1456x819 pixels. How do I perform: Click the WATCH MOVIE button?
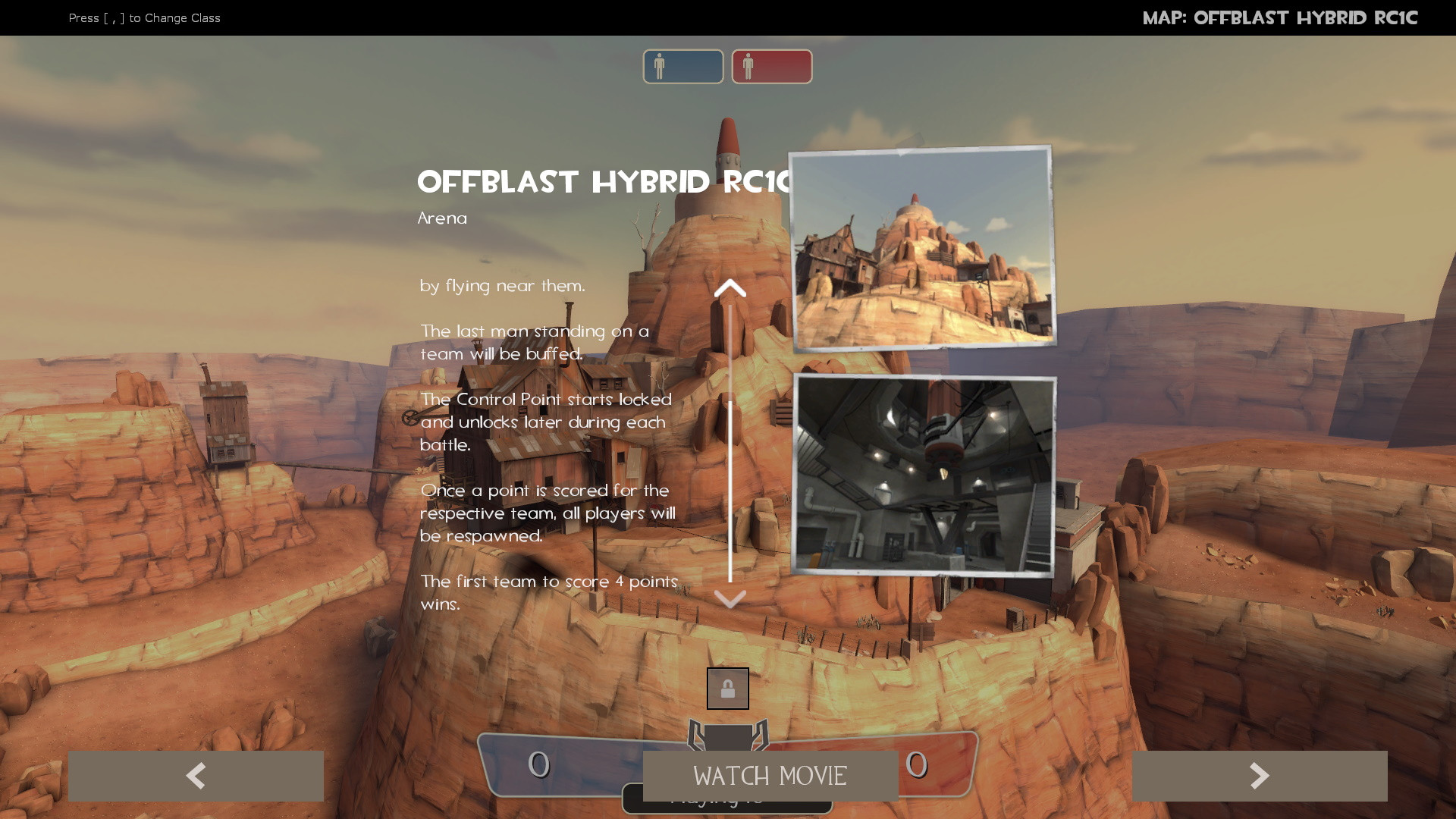click(x=770, y=776)
